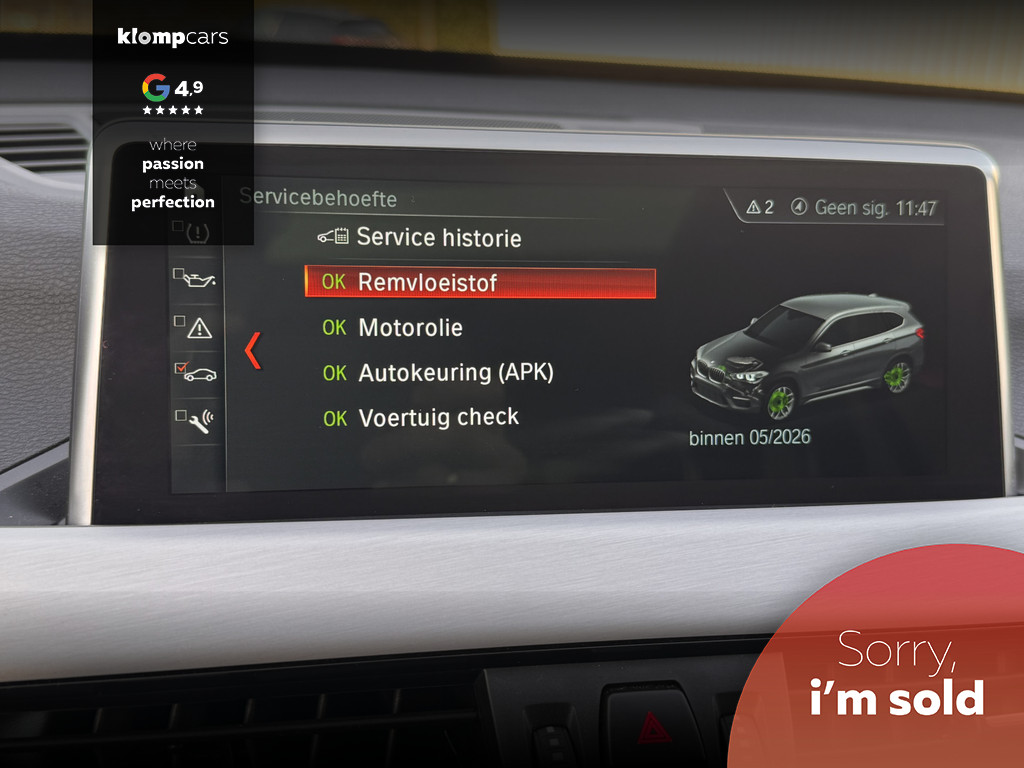The width and height of the screenshot is (1024, 768).
Task: Switch to the oil can sidebar icon
Action: click(198, 278)
